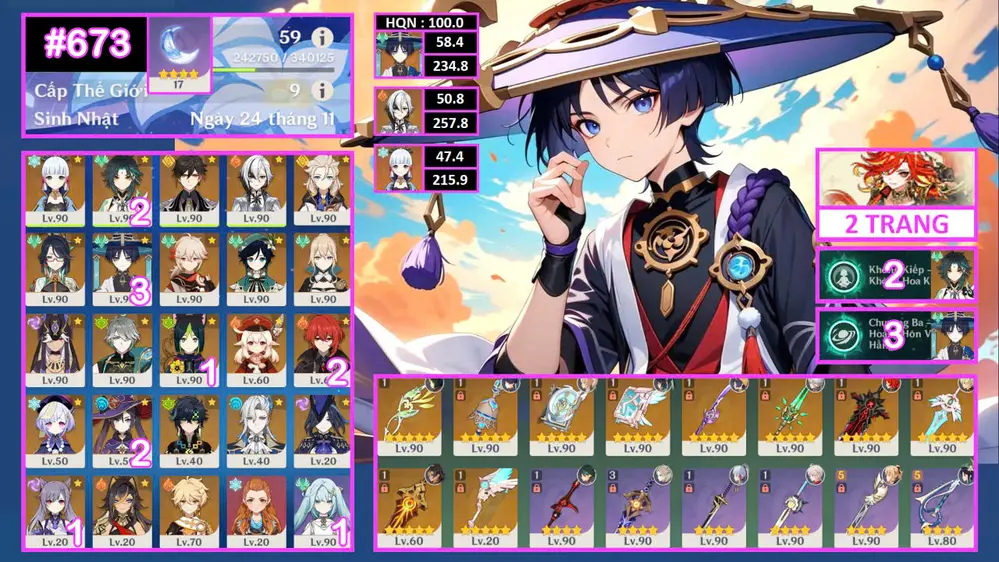Choose Tighnari's character card
Image resolution: width=999 pixels, height=562 pixels.
click(187, 350)
